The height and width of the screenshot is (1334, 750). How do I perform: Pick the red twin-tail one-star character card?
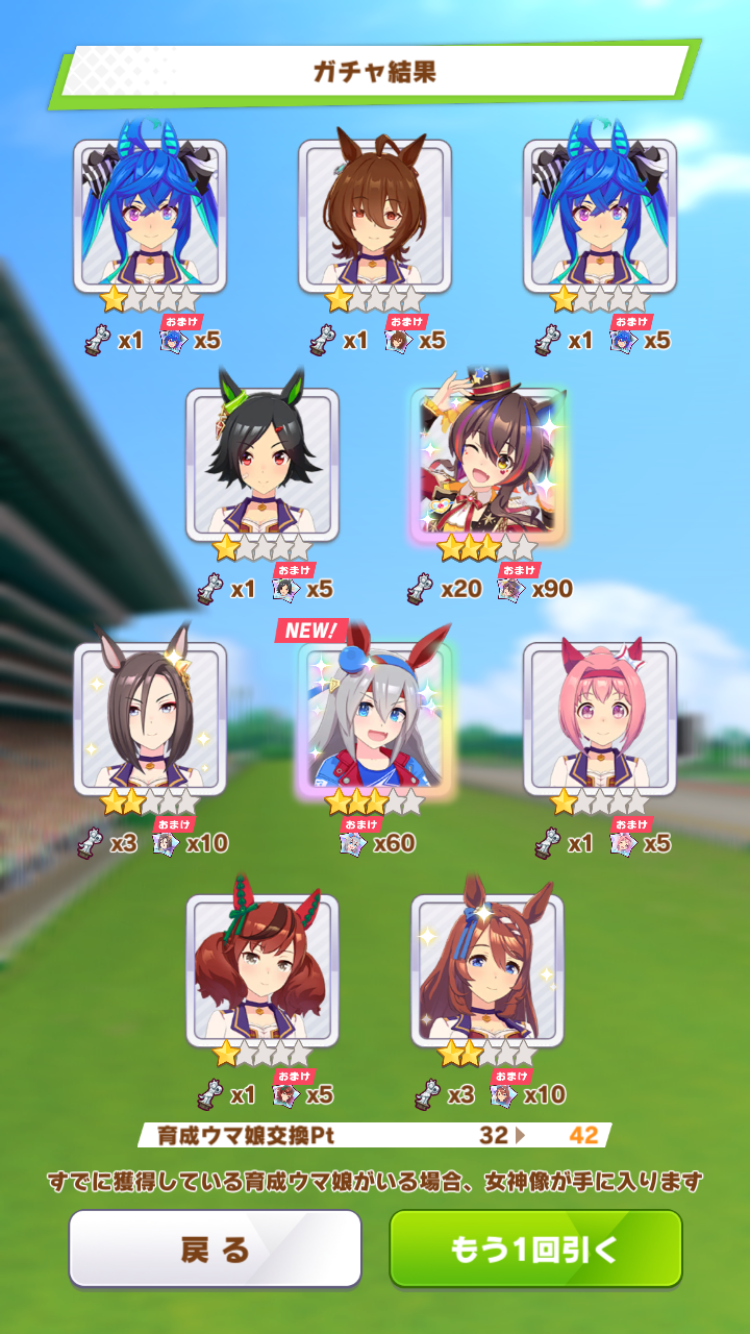coord(262,968)
